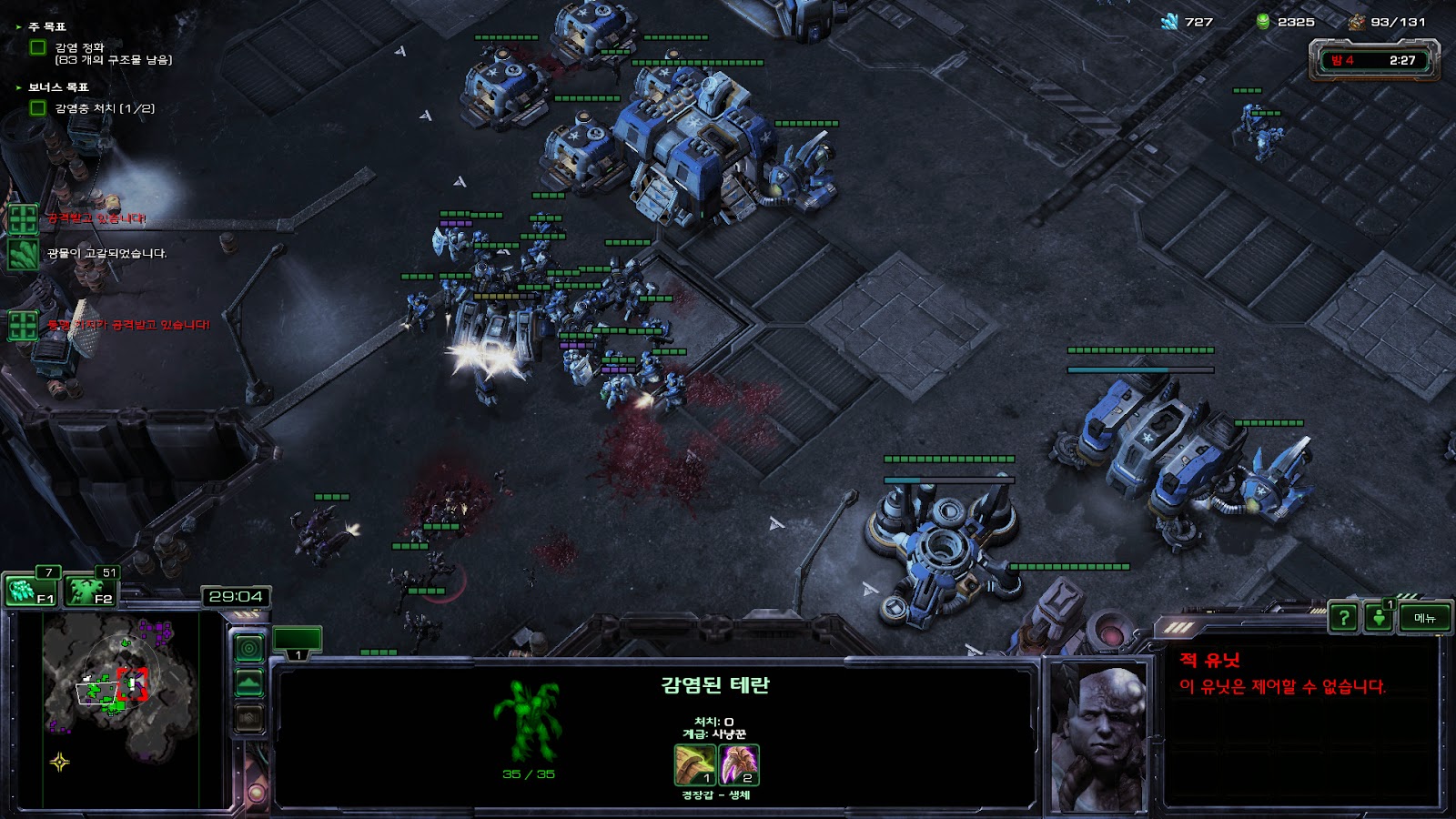Jump to the allied base under-attack alert
This screenshot has height=819, width=1456.
(x=23, y=325)
